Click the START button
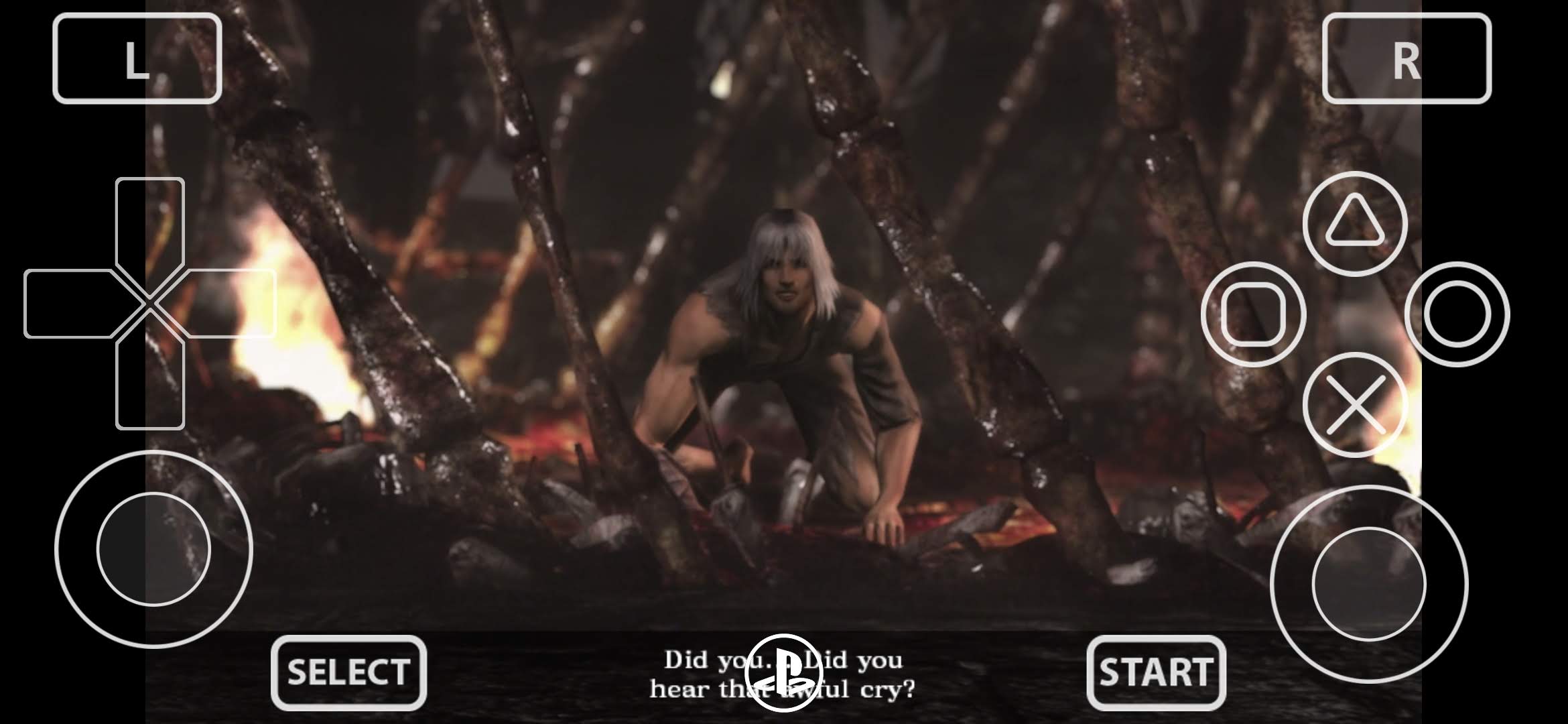This screenshot has height=724, width=1568. click(1156, 672)
